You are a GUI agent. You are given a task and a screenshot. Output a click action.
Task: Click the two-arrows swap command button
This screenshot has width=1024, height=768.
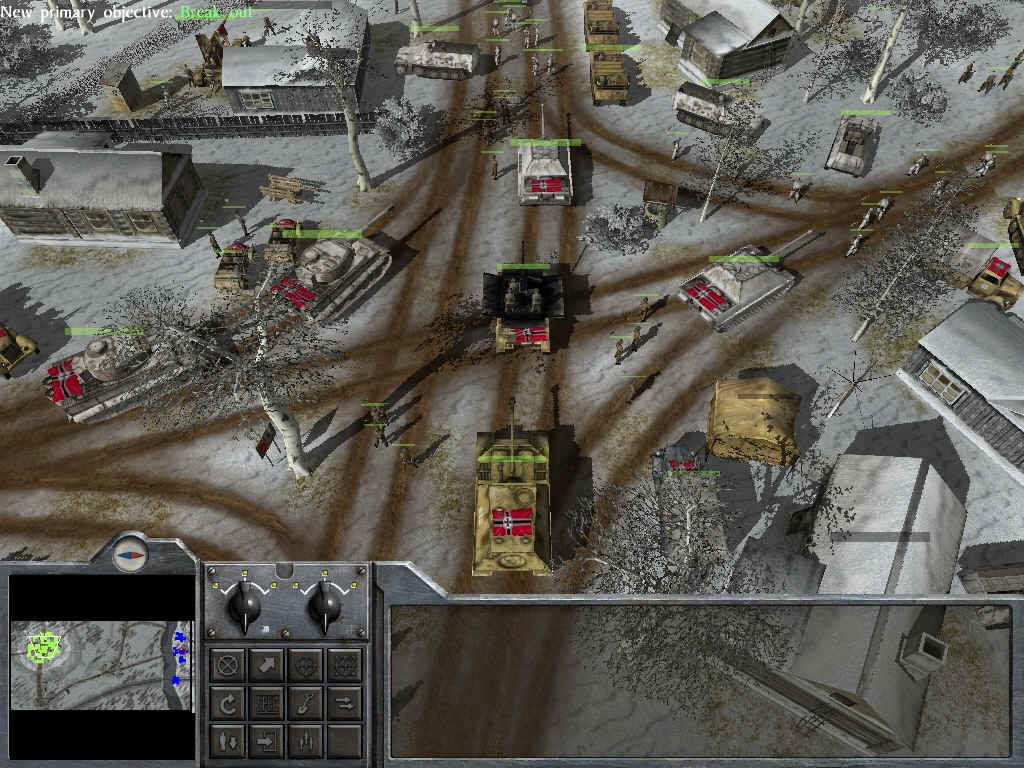345,704
